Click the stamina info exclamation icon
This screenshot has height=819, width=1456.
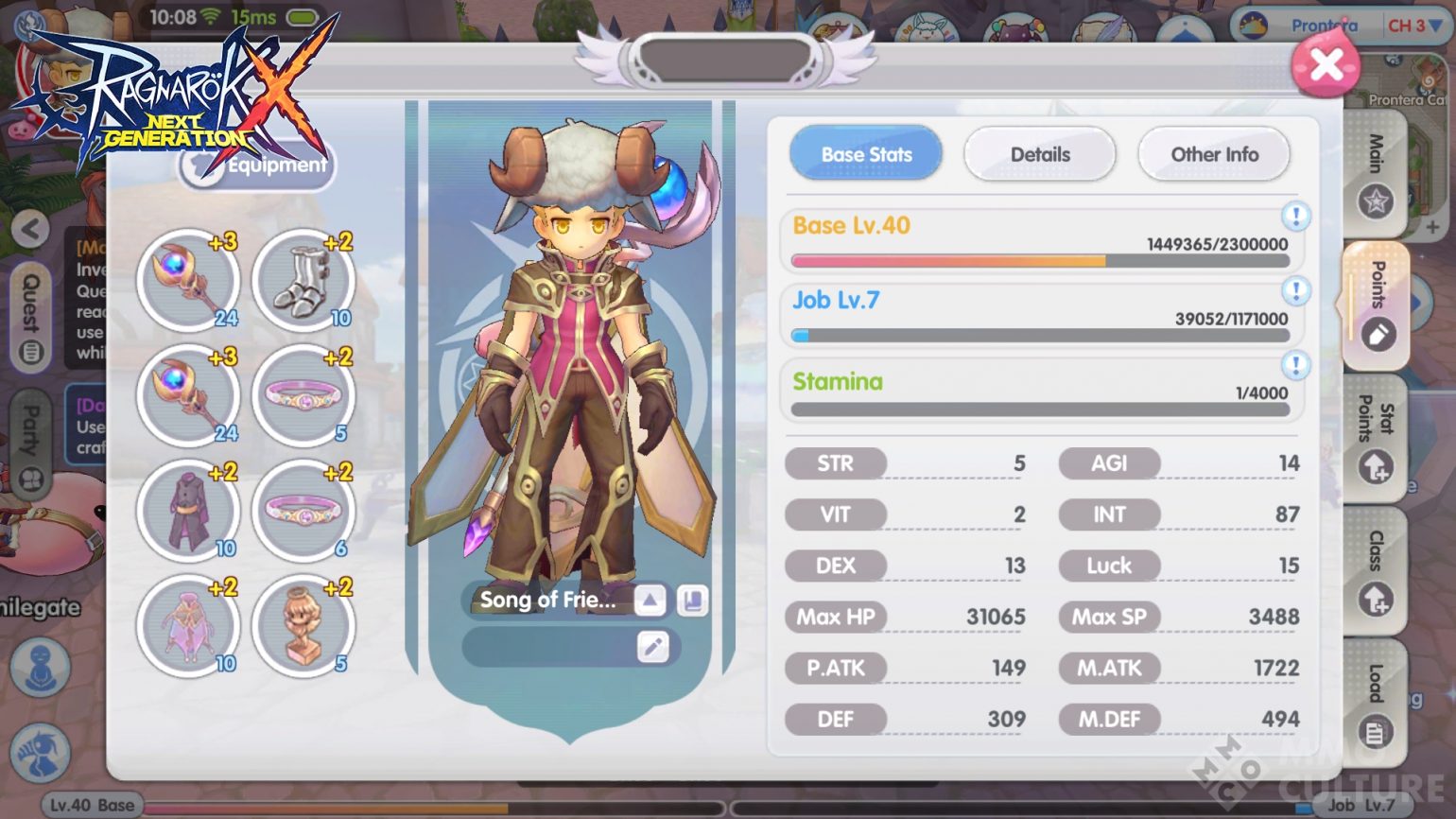tap(1295, 363)
